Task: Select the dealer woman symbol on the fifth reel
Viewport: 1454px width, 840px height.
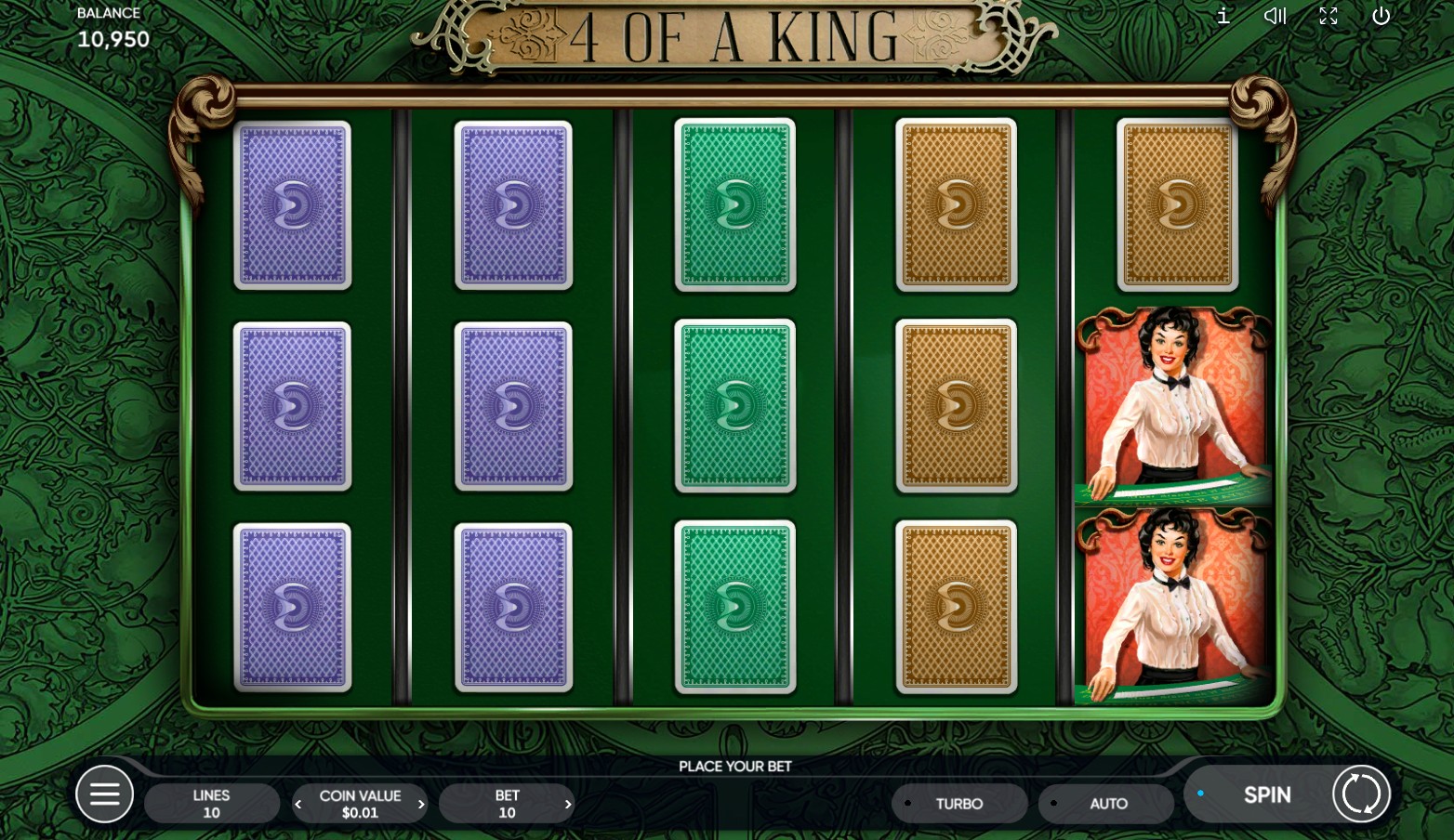Action: coord(1174,404)
